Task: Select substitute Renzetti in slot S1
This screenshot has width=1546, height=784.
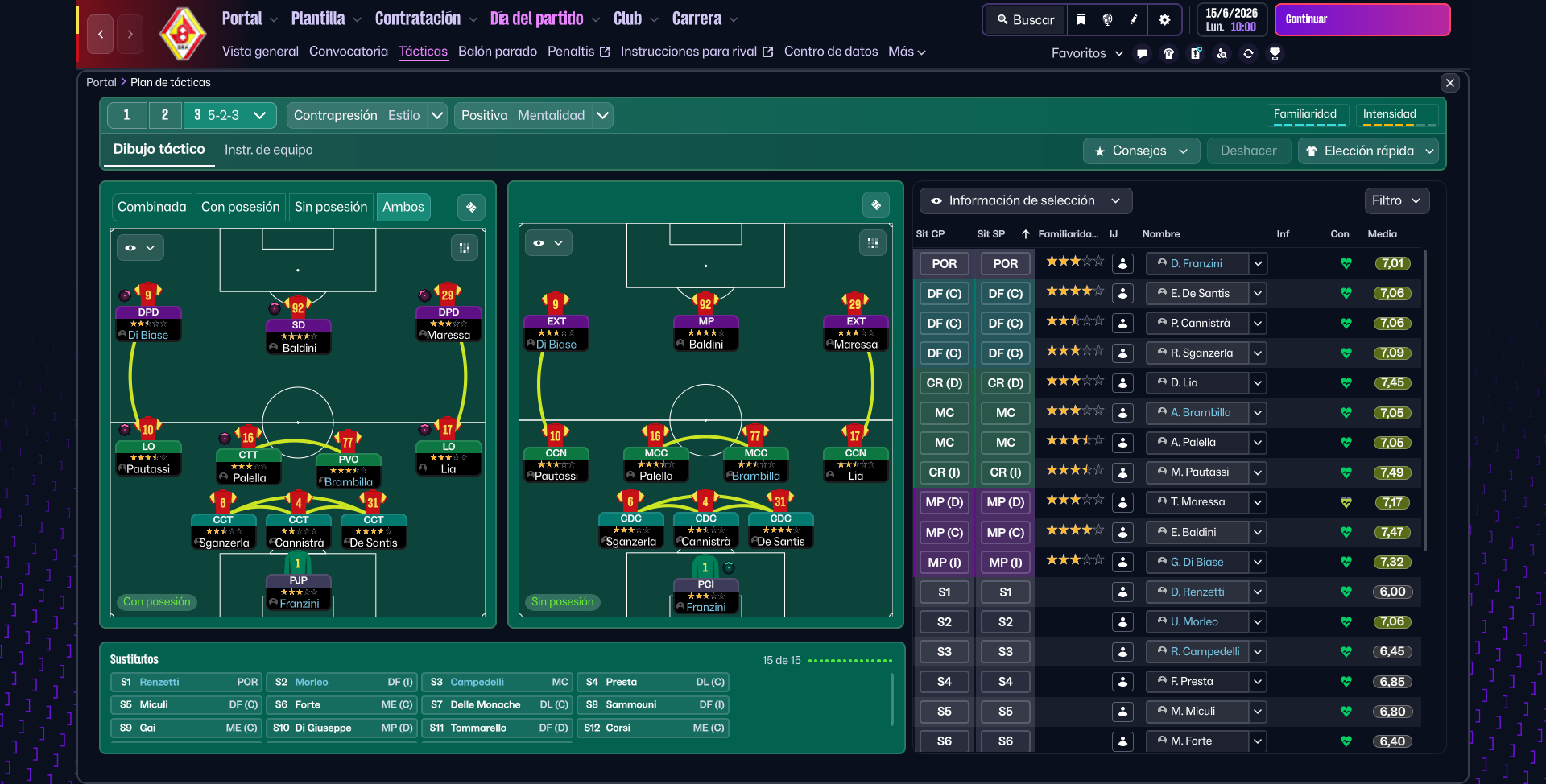Action: 185,682
